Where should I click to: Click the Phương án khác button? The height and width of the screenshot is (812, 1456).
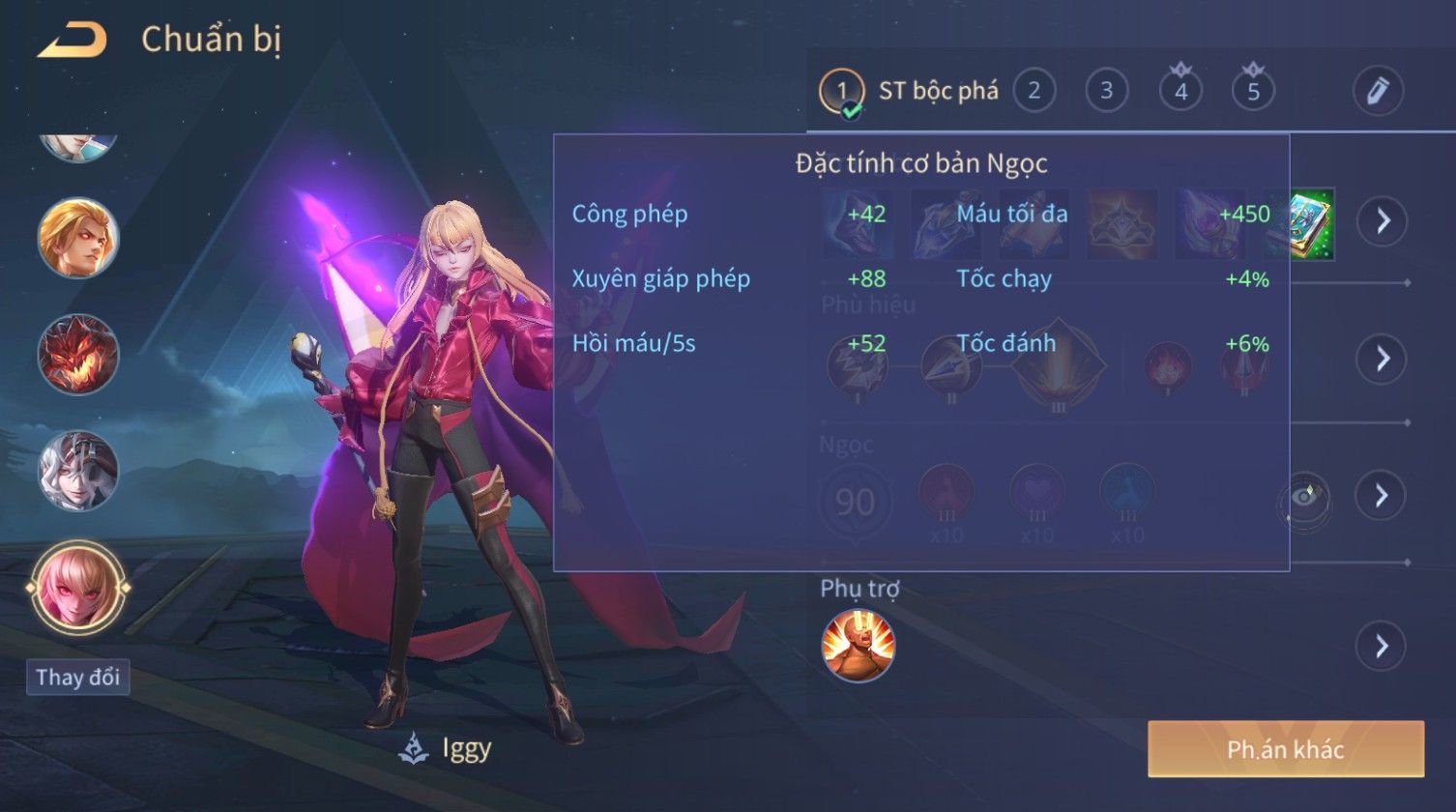coord(1285,749)
